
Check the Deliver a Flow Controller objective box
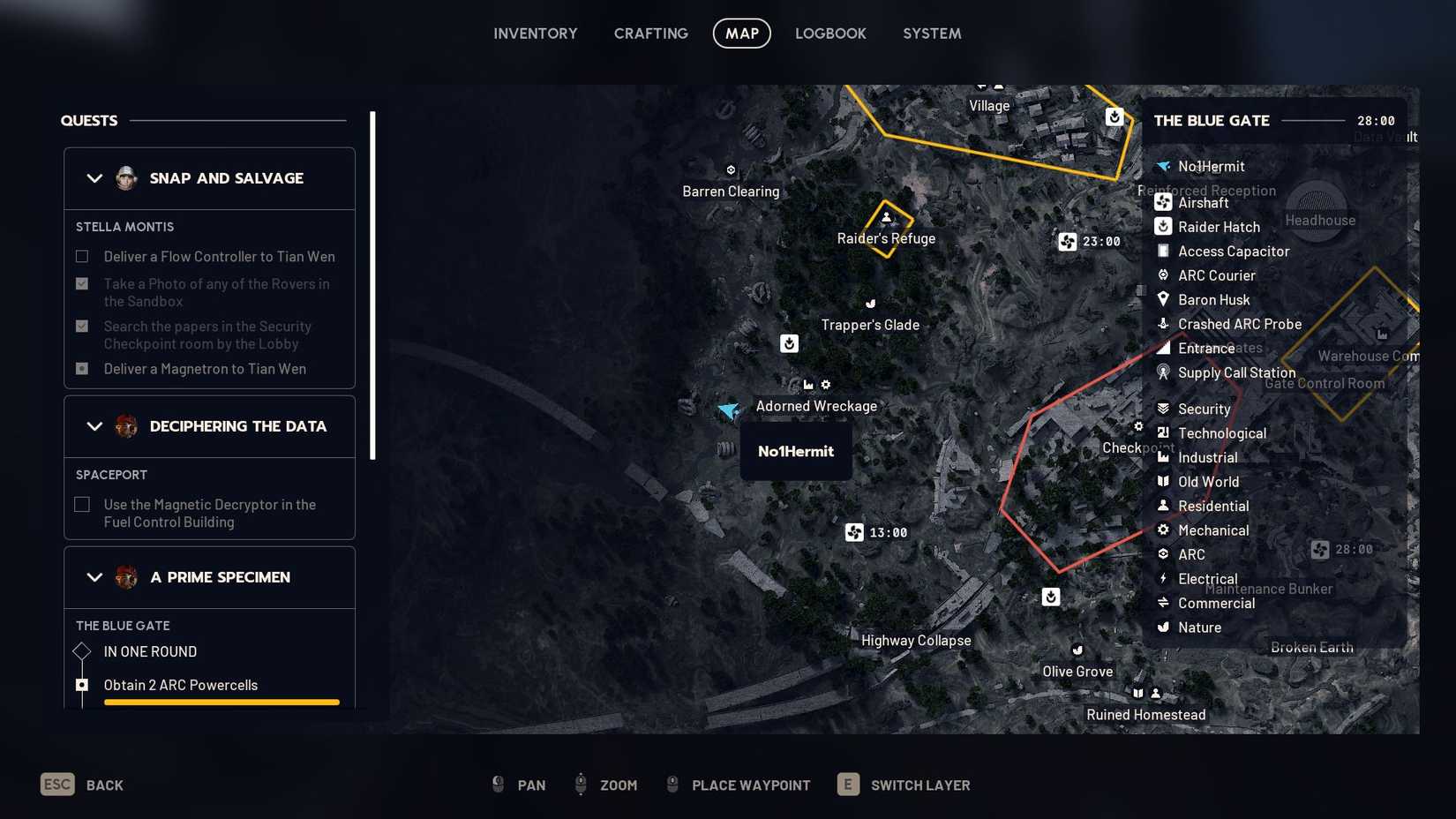click(81, 256)
